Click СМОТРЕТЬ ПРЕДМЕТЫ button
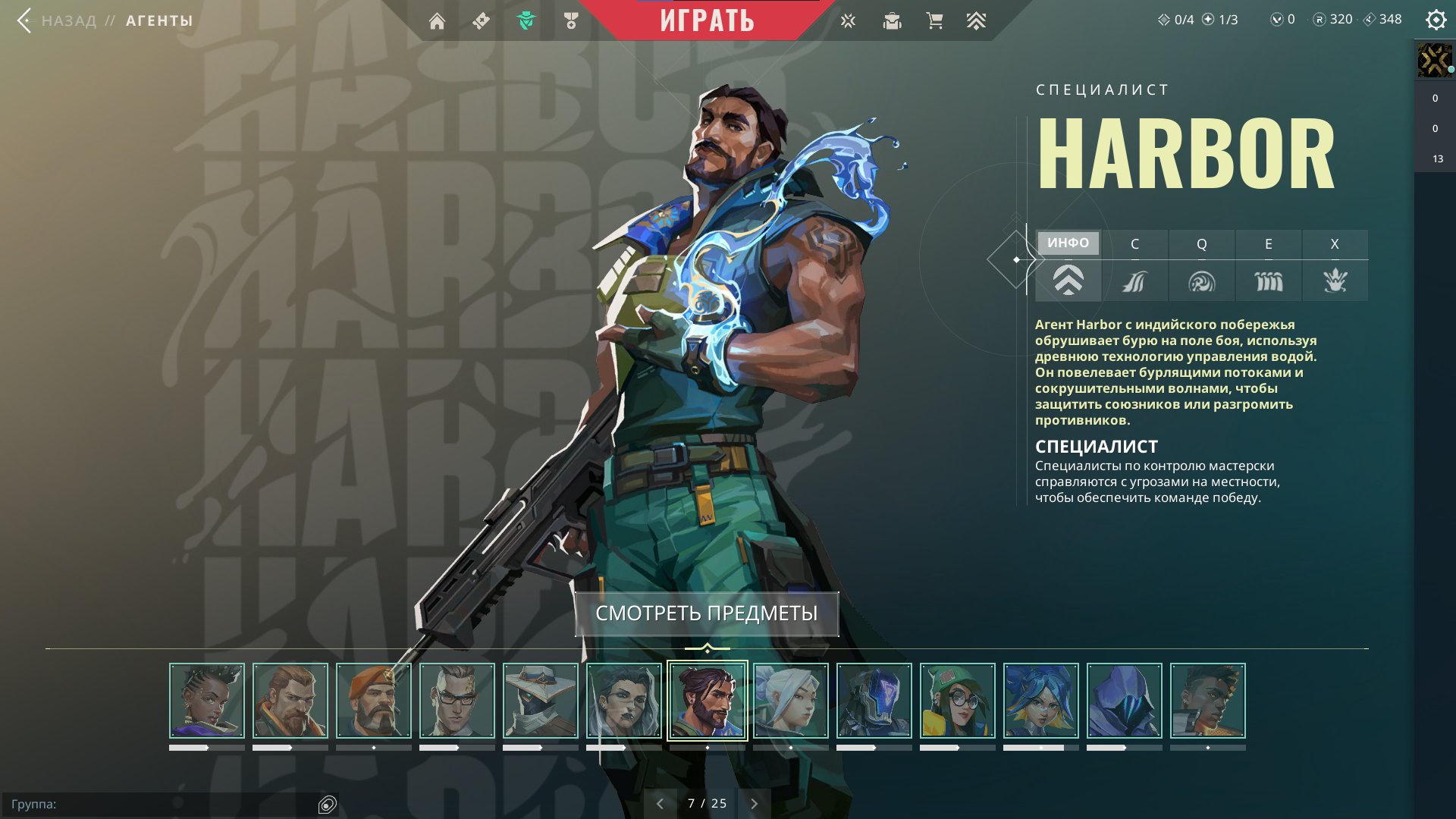The width and height of the screenshot is (1456, 819). coord(706,613)
